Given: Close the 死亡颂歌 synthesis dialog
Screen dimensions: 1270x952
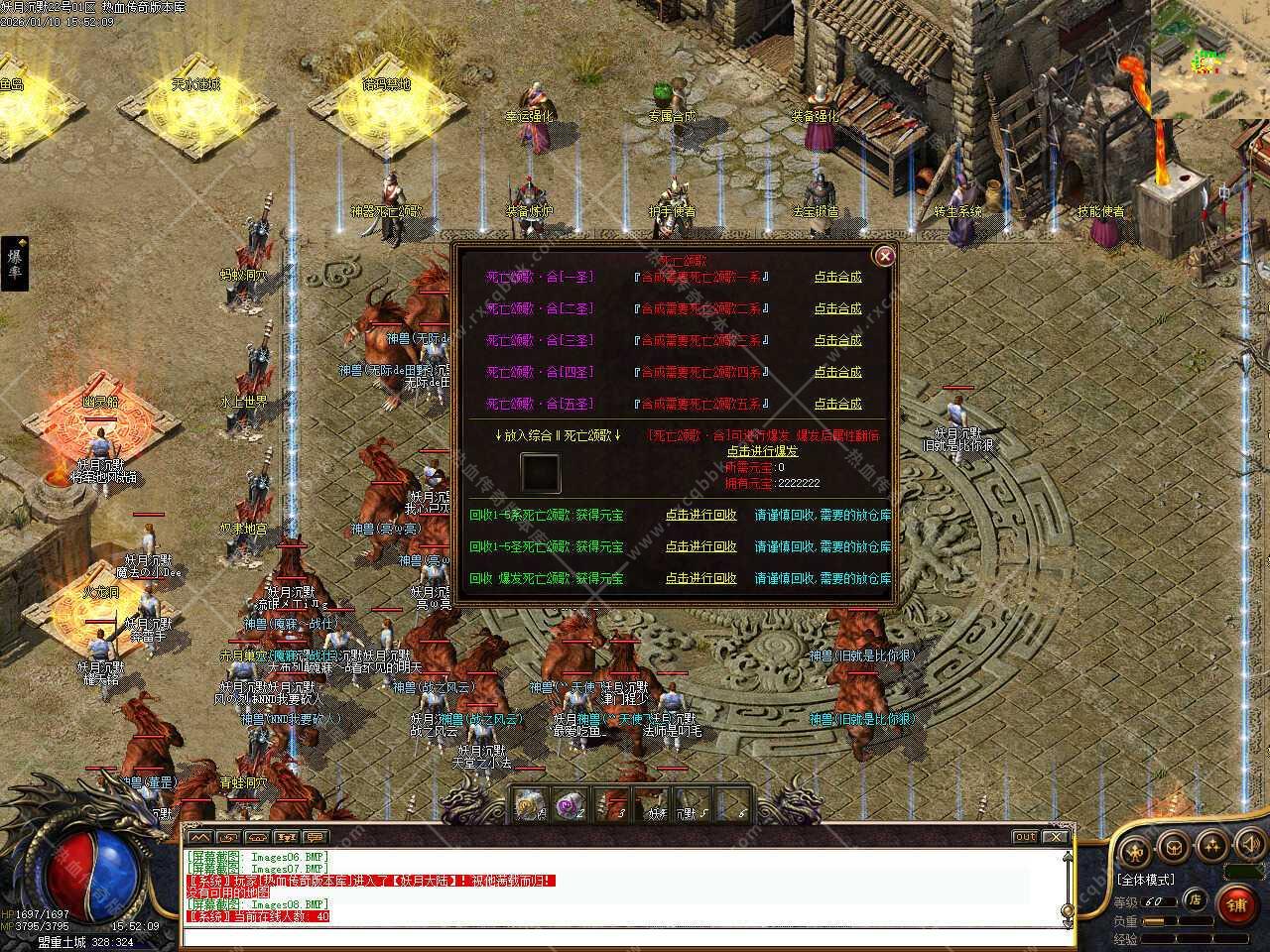Looking at the screenshot, I should click(x=884, y=256).
